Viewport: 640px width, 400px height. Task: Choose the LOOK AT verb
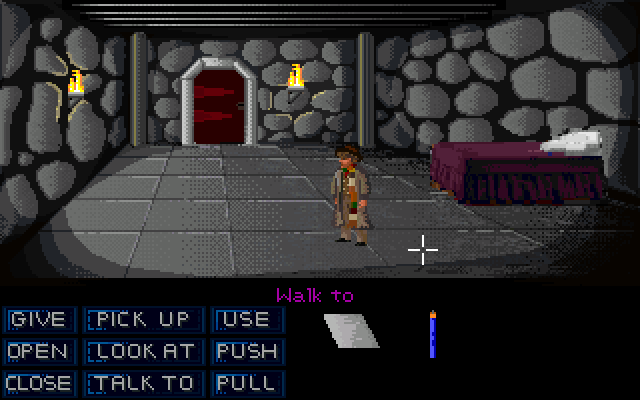point(141,352)
